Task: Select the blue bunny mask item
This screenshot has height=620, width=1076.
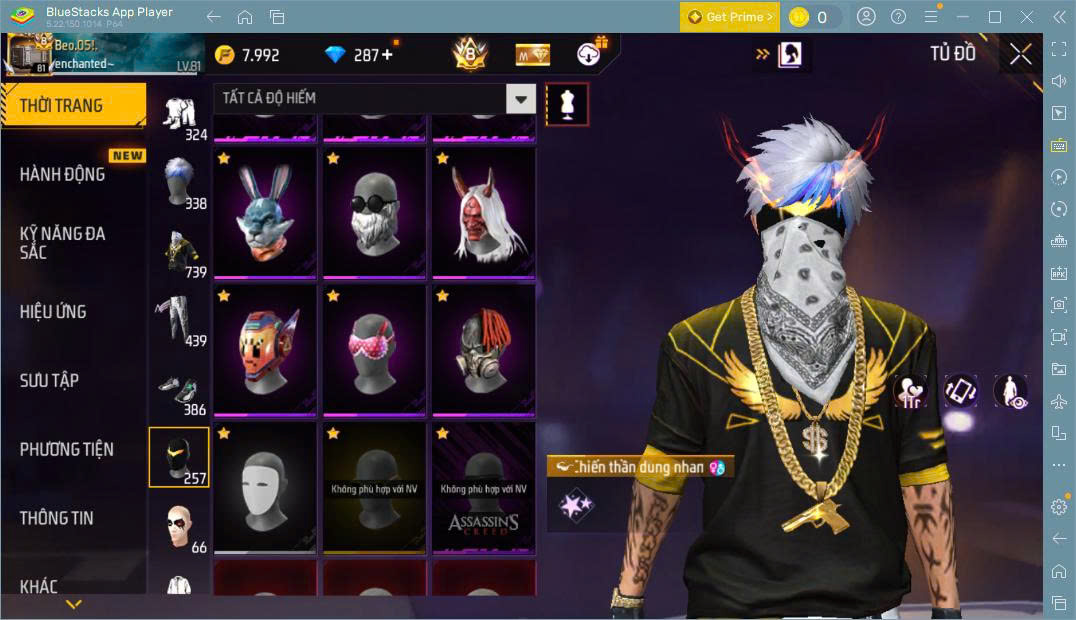Action: click(265, 212)
